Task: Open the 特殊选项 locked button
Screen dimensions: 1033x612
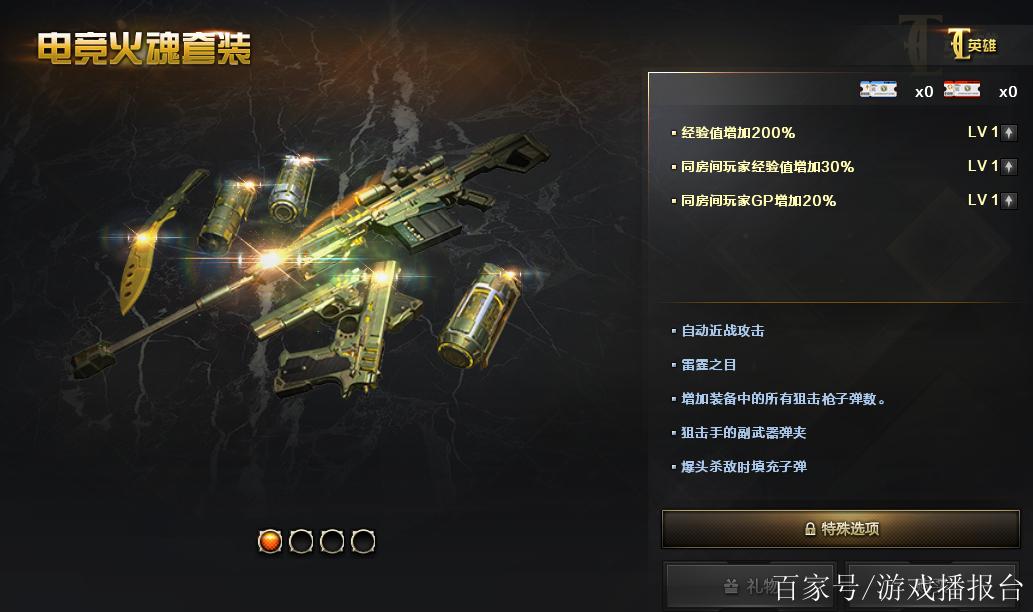Action: tap(841, 529)
